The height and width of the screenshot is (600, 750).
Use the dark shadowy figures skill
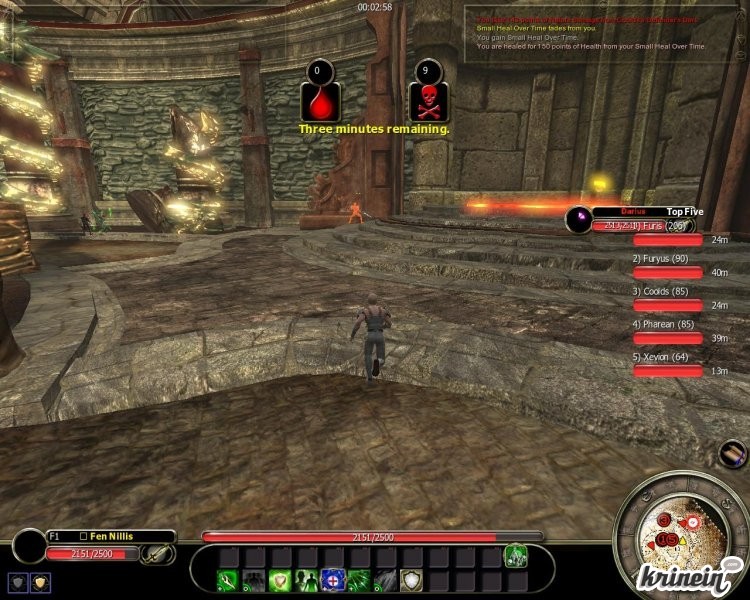(x=255, y=580)
